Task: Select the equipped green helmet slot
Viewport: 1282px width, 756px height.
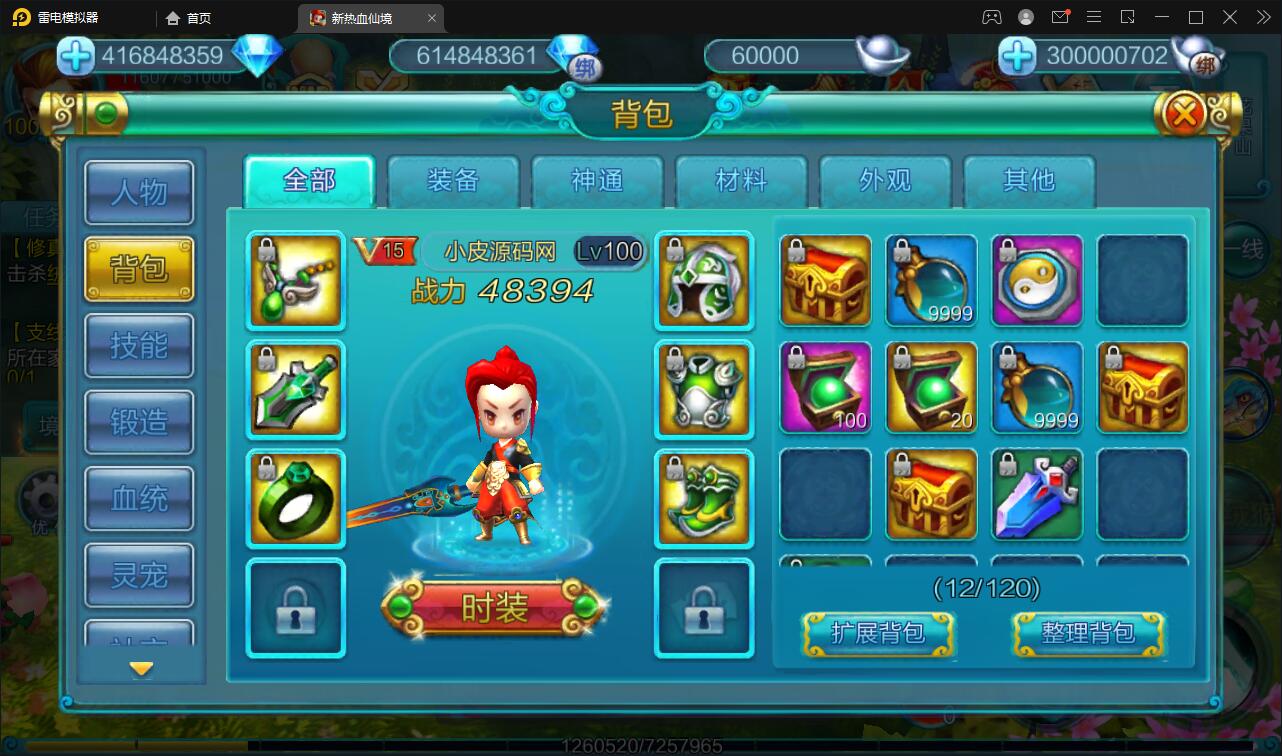Action: point(704,281)
